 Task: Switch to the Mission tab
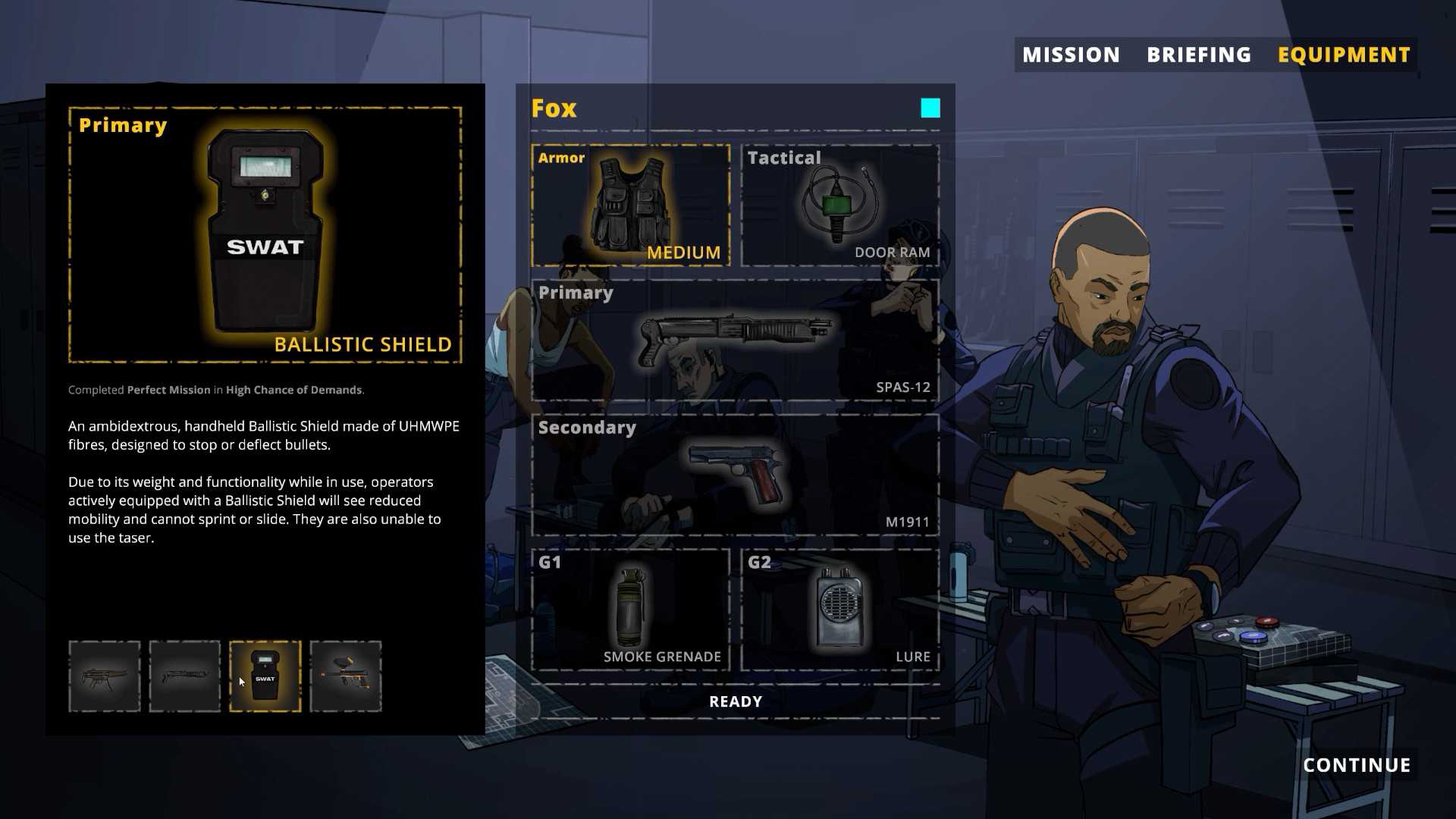coord(1071,55)
